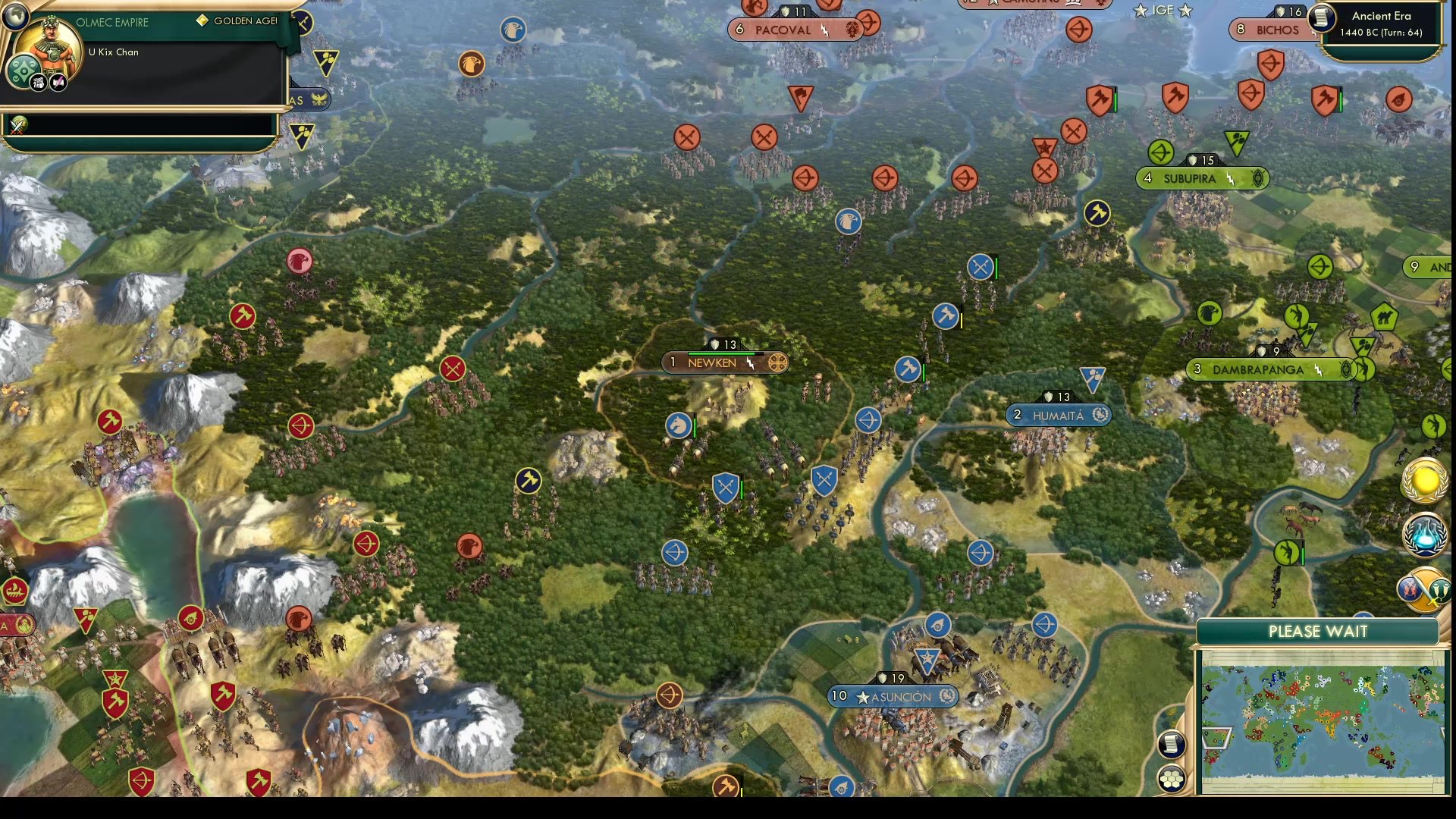Select the horseman unit flag near Newken

click(x=679, y=426)
